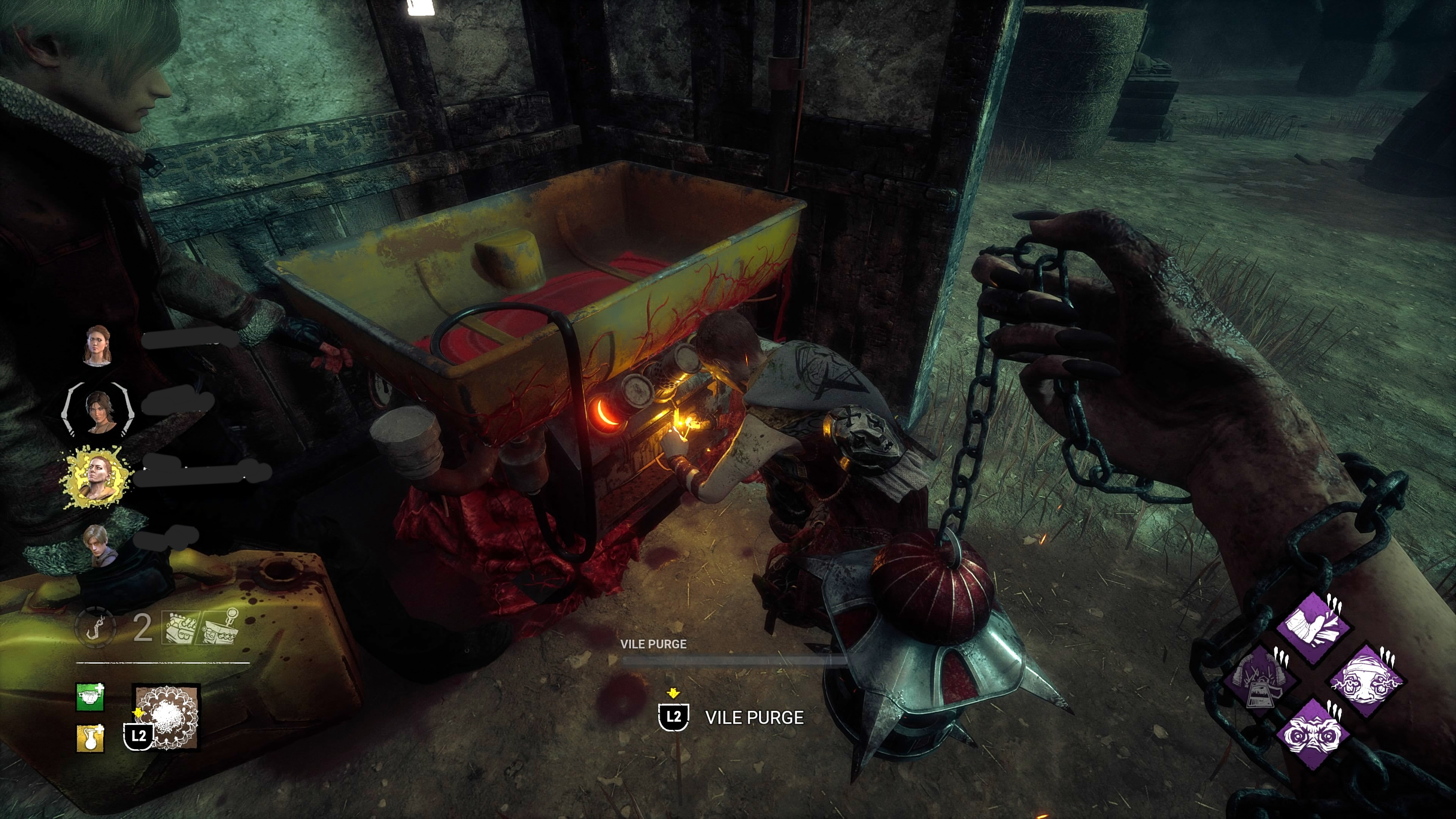Select the Lara Croft obsession portrait
The width and height of the screenshot is (1456, 819).
(98, 411)
